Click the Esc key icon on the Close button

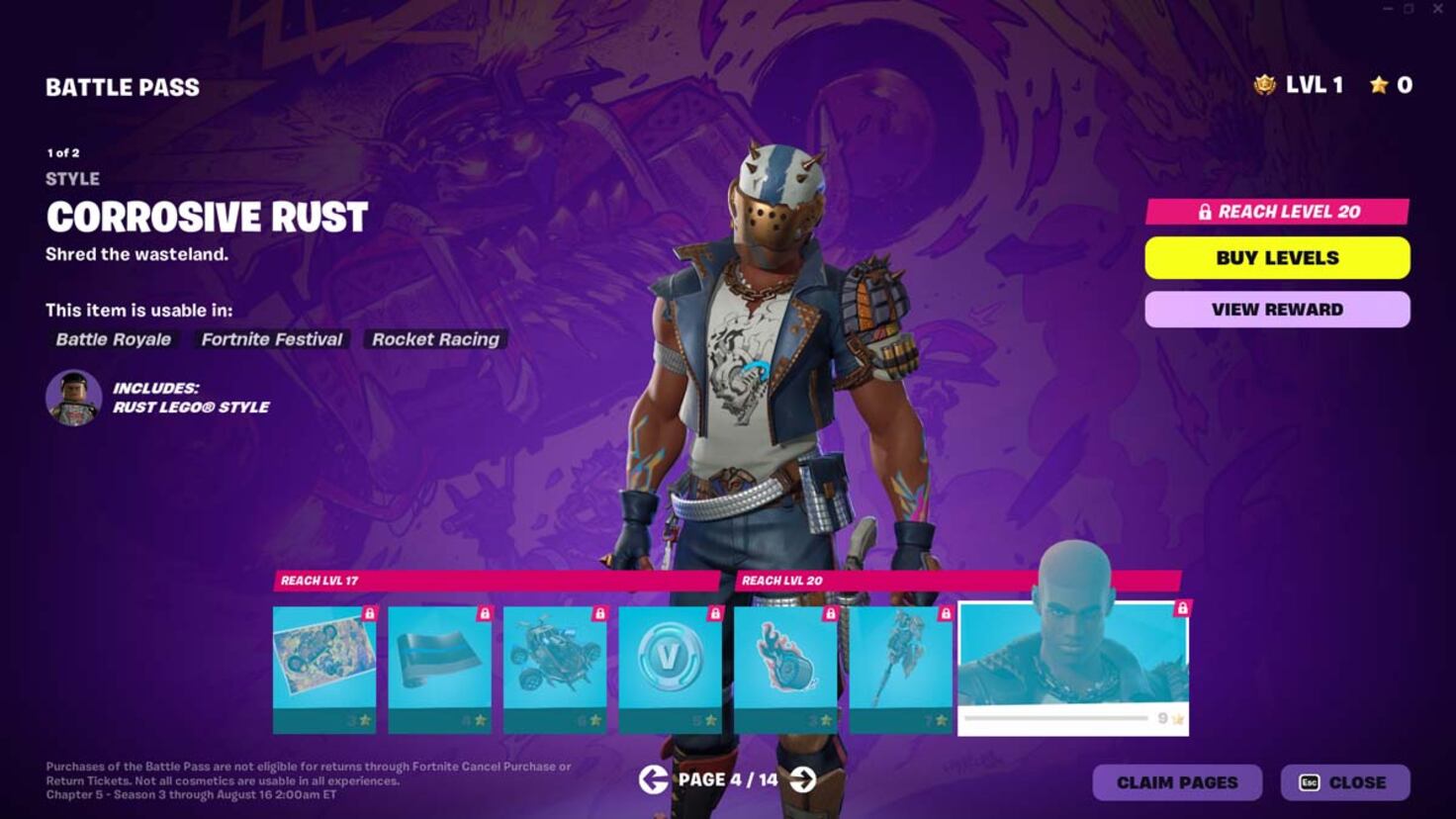1311,781
